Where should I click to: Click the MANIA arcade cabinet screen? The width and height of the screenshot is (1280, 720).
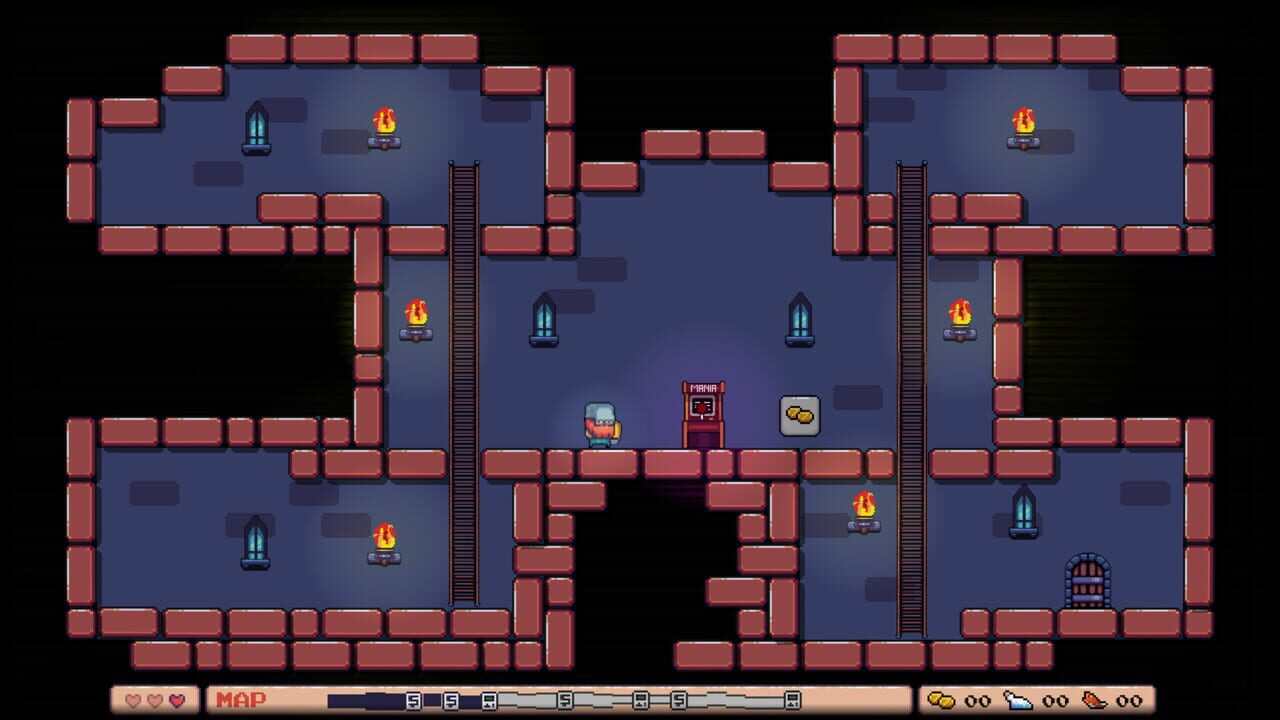coord(703,404)
